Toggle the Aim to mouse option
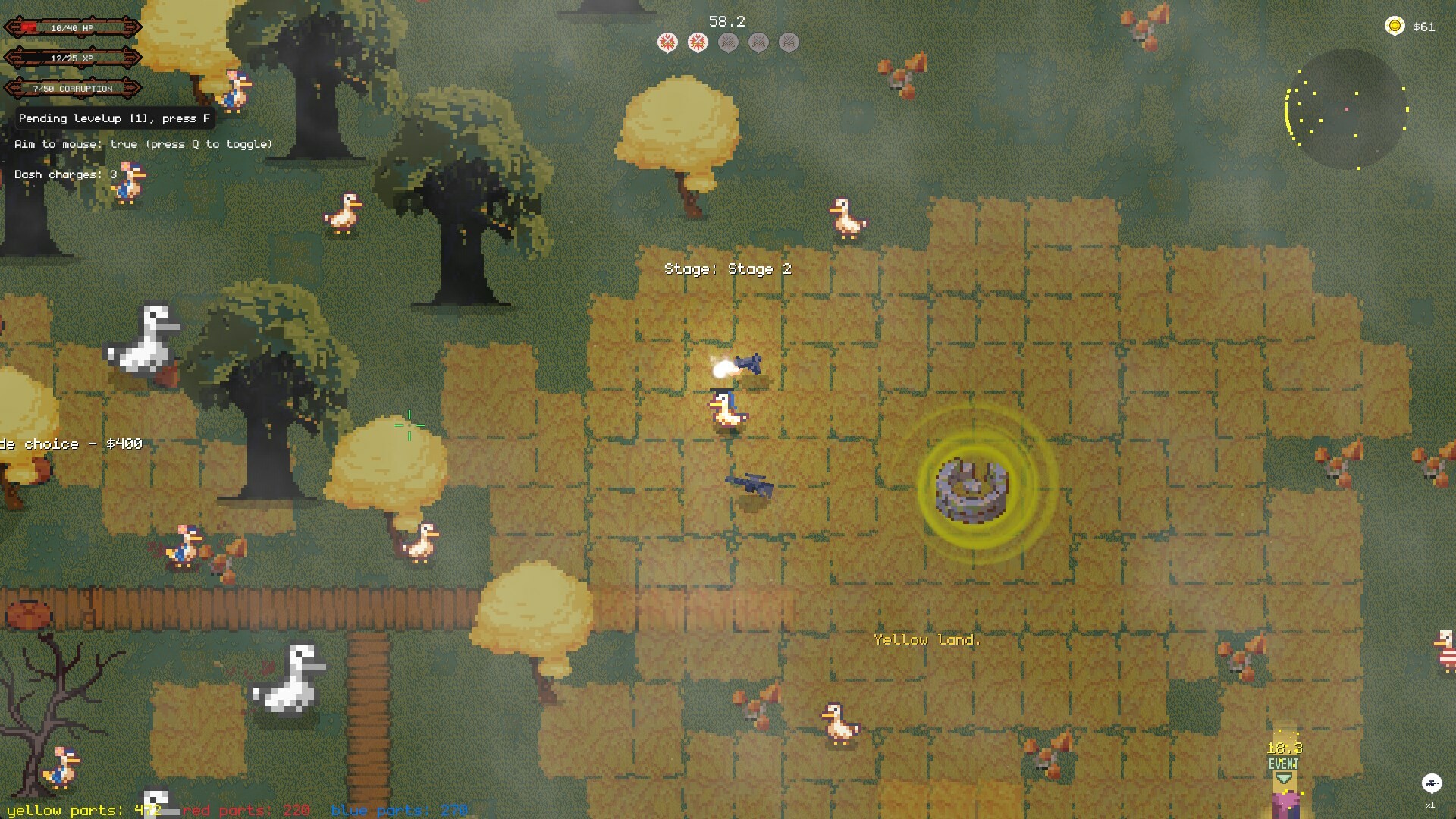Image resolution: width=1456 pixels, height=819 pixels. coord(143,143)
